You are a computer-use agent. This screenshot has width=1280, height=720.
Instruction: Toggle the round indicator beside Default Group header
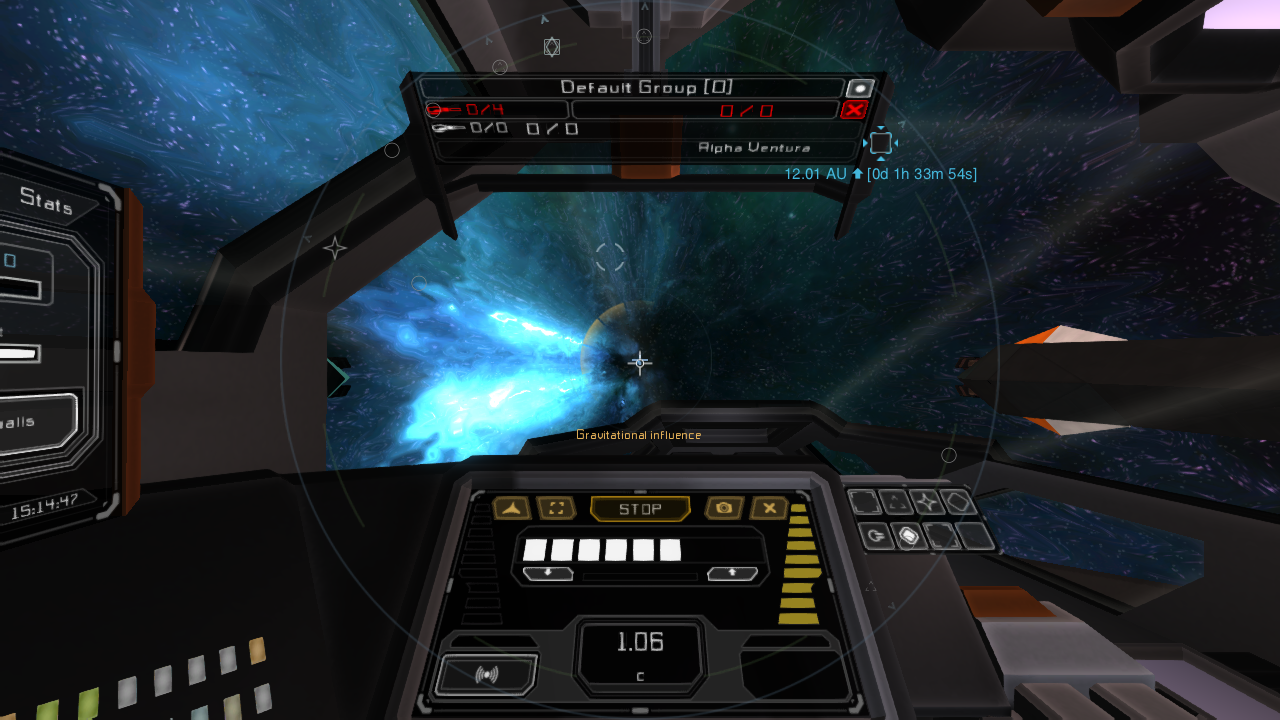tap(862, 87)
